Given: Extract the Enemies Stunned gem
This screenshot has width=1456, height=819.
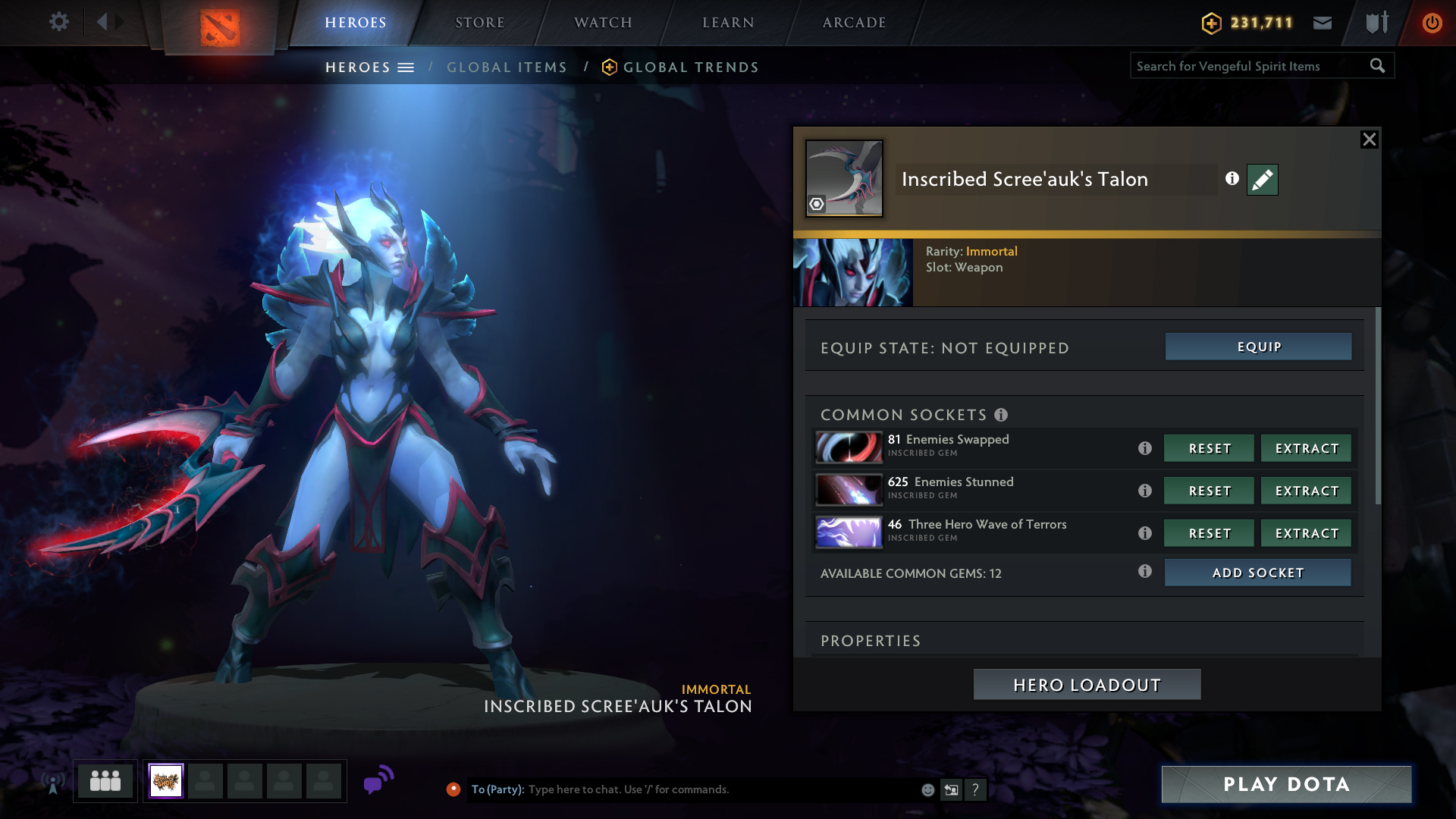Looking at the screenshot, I should pyautogui.click(x=1306, y=491).
